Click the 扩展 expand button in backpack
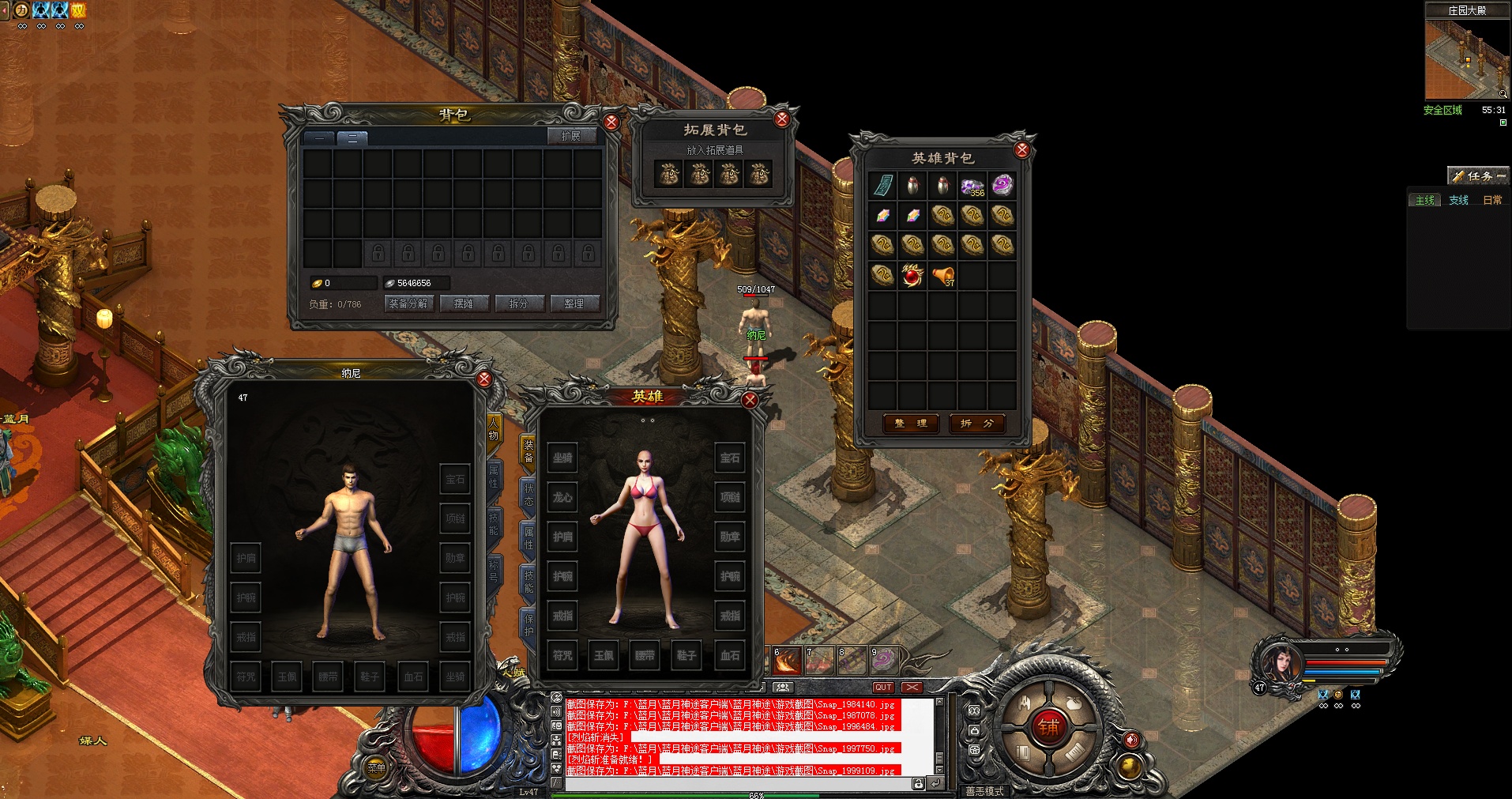 pos(570,136)
